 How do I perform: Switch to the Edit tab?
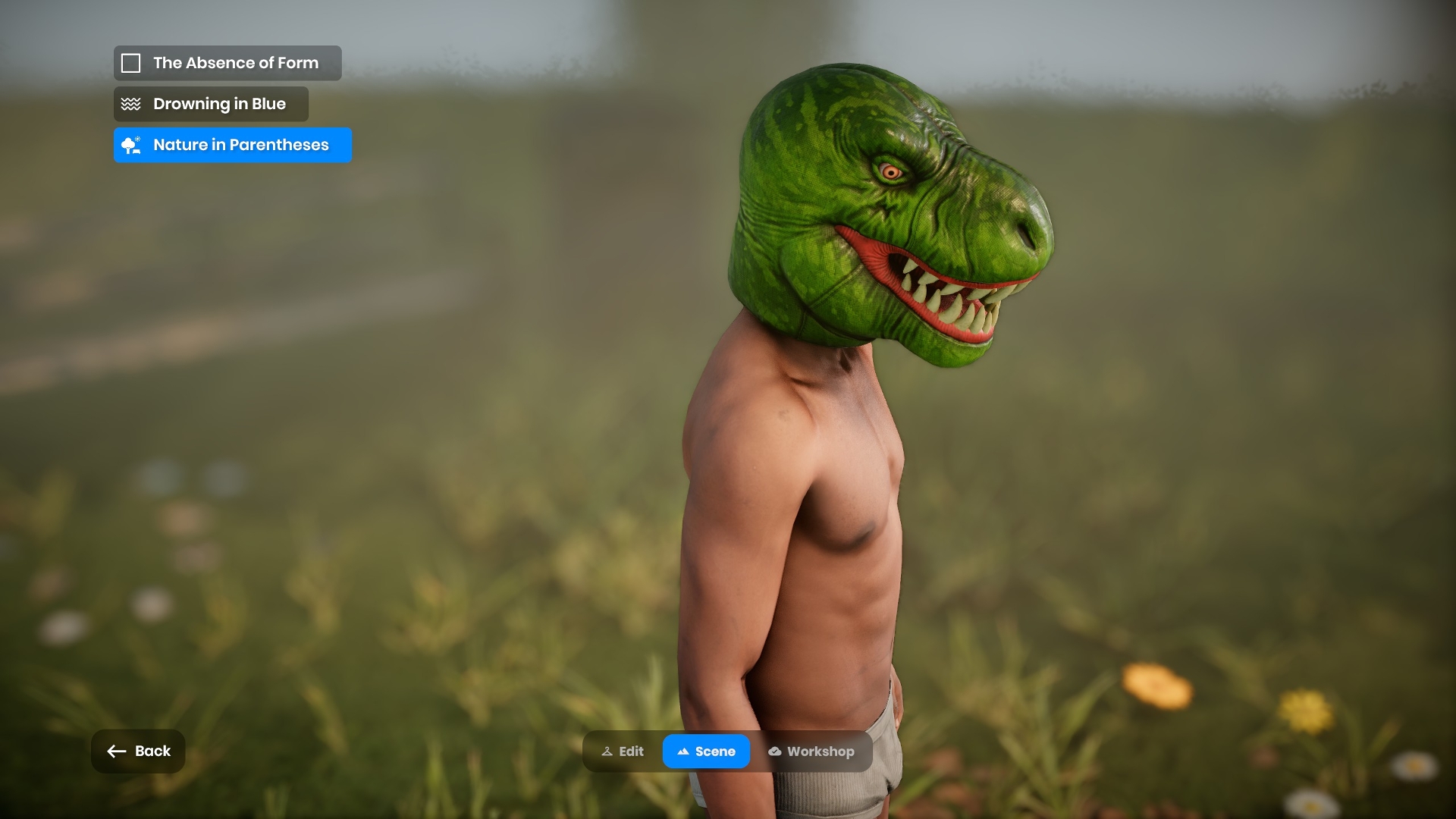click(623, 752)
